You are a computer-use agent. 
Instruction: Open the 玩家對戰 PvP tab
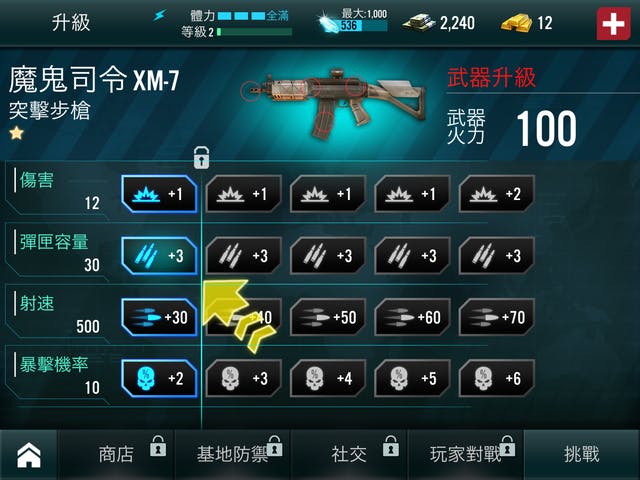(465, 455)
